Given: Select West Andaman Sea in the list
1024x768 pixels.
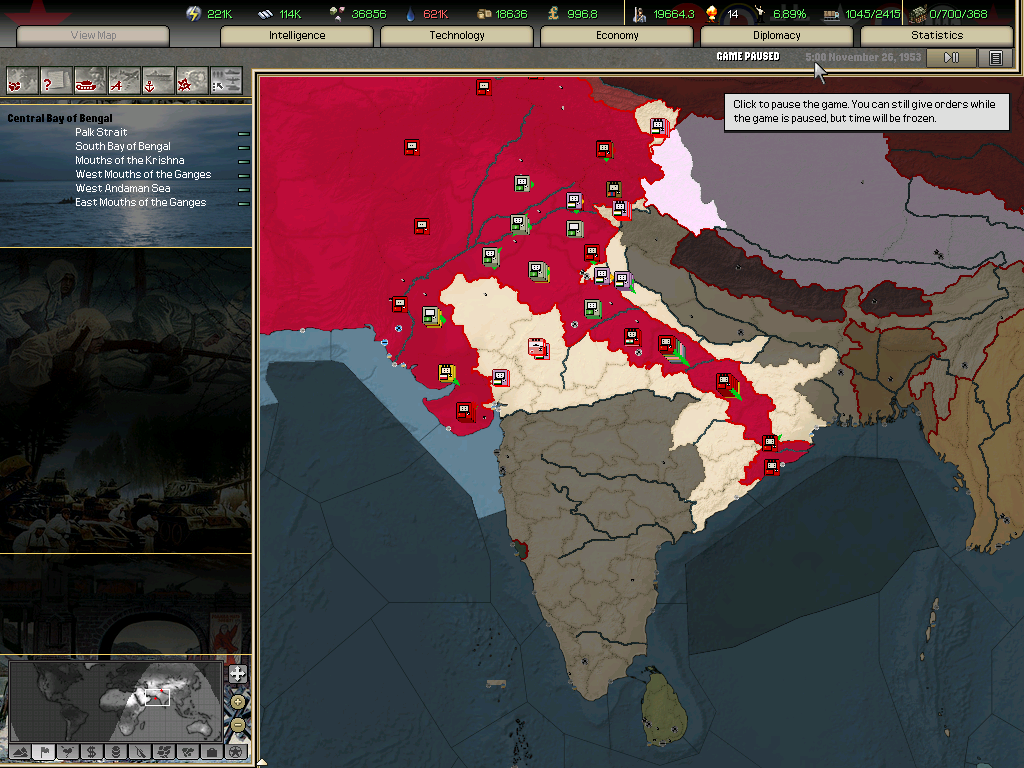Looking at the screenshot, I should tap(123, 188).
